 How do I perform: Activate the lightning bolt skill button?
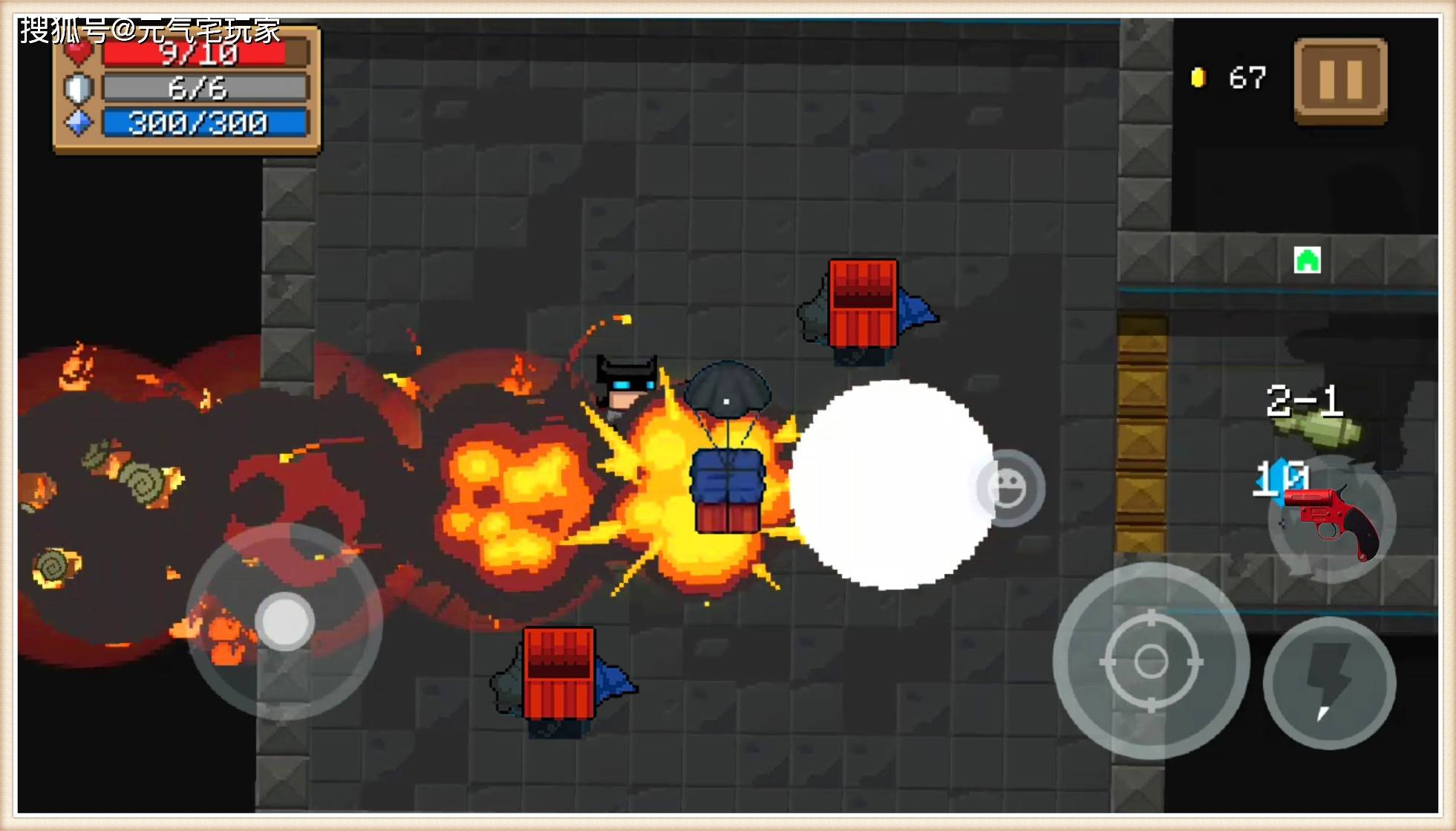[x=1329, y=682]
